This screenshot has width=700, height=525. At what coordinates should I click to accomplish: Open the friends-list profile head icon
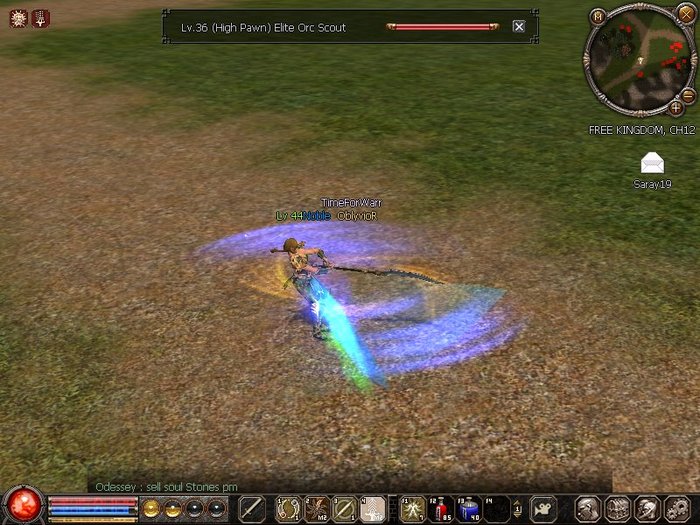[x=646, y=509]
